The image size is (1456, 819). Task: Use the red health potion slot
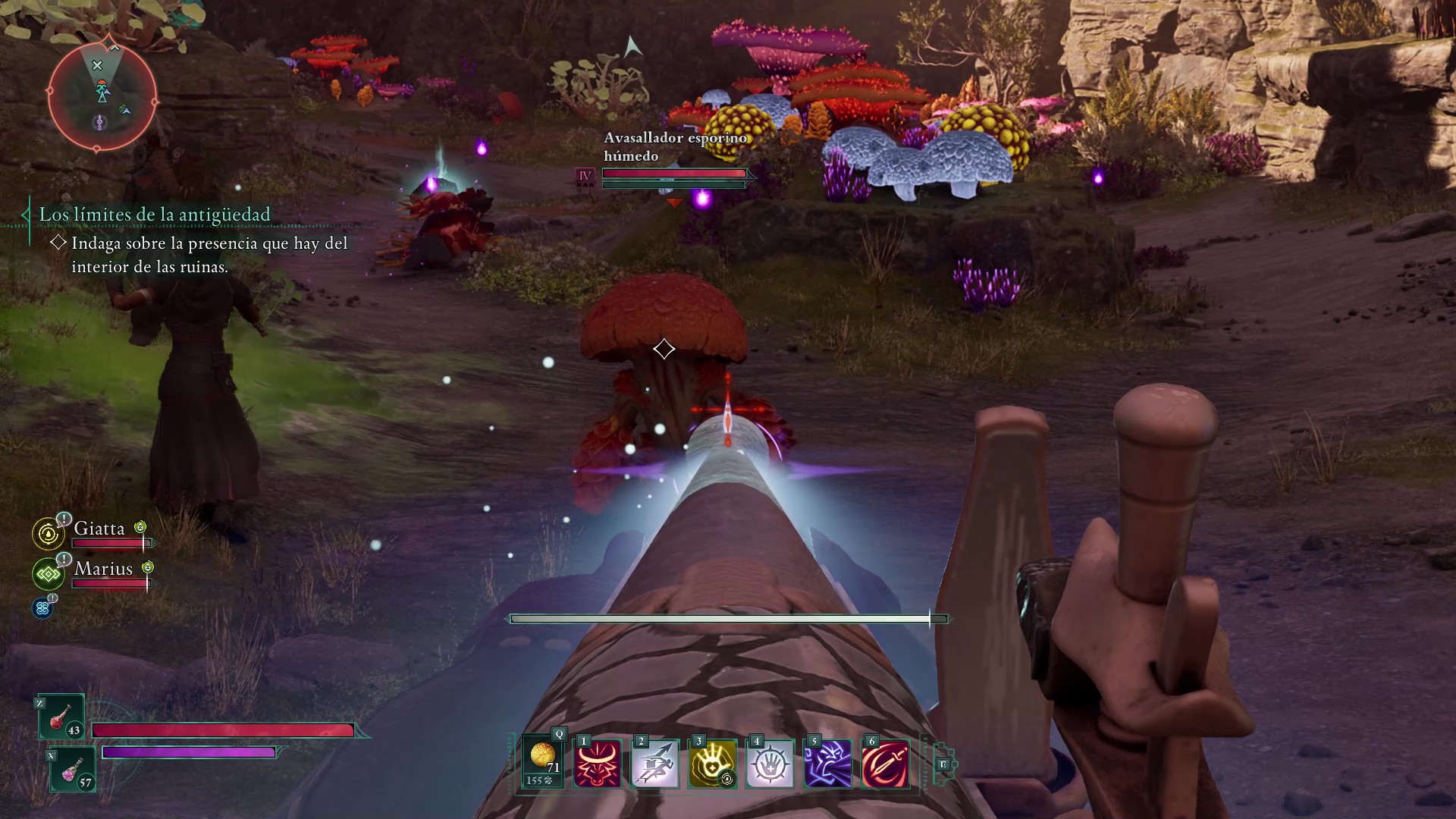61,717
